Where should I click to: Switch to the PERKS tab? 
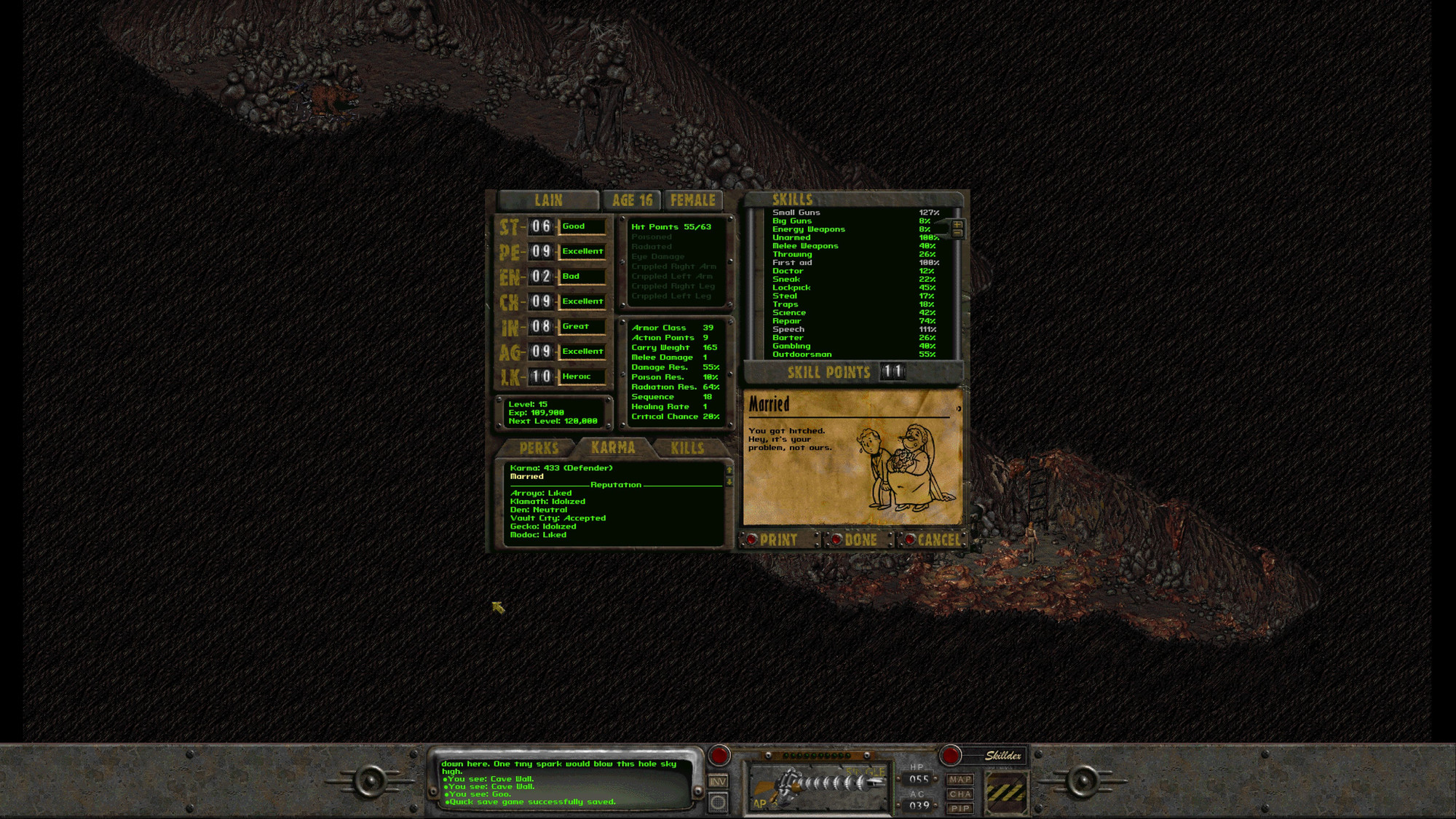pos(539,448)
